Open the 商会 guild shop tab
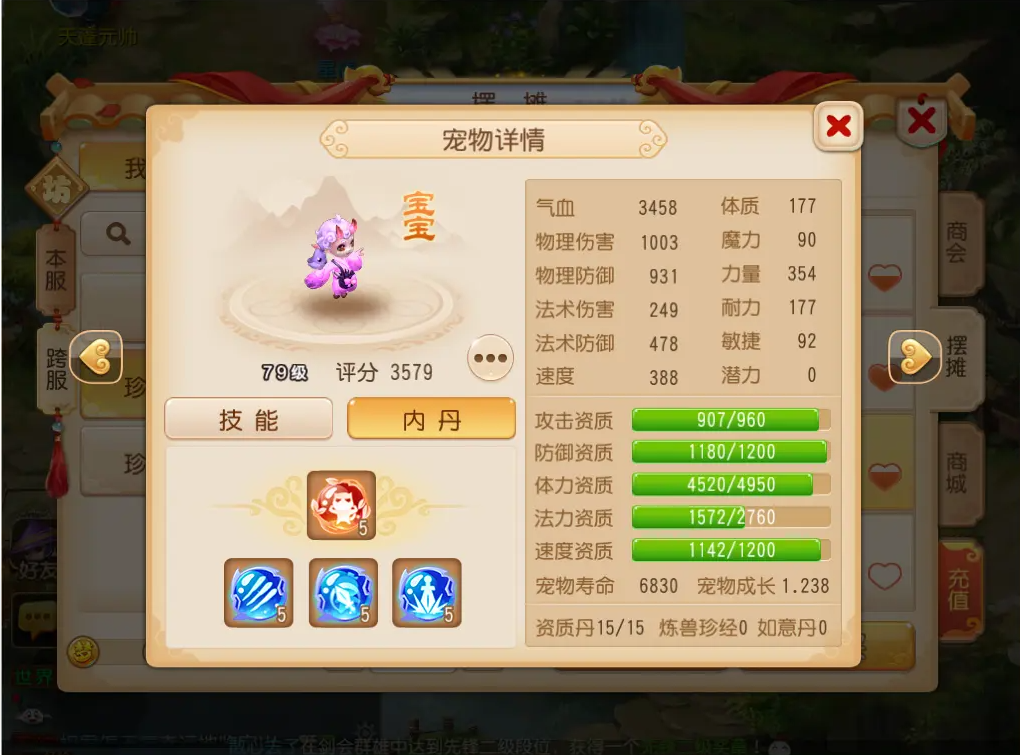1020x755 pixels. coord(958,244)
